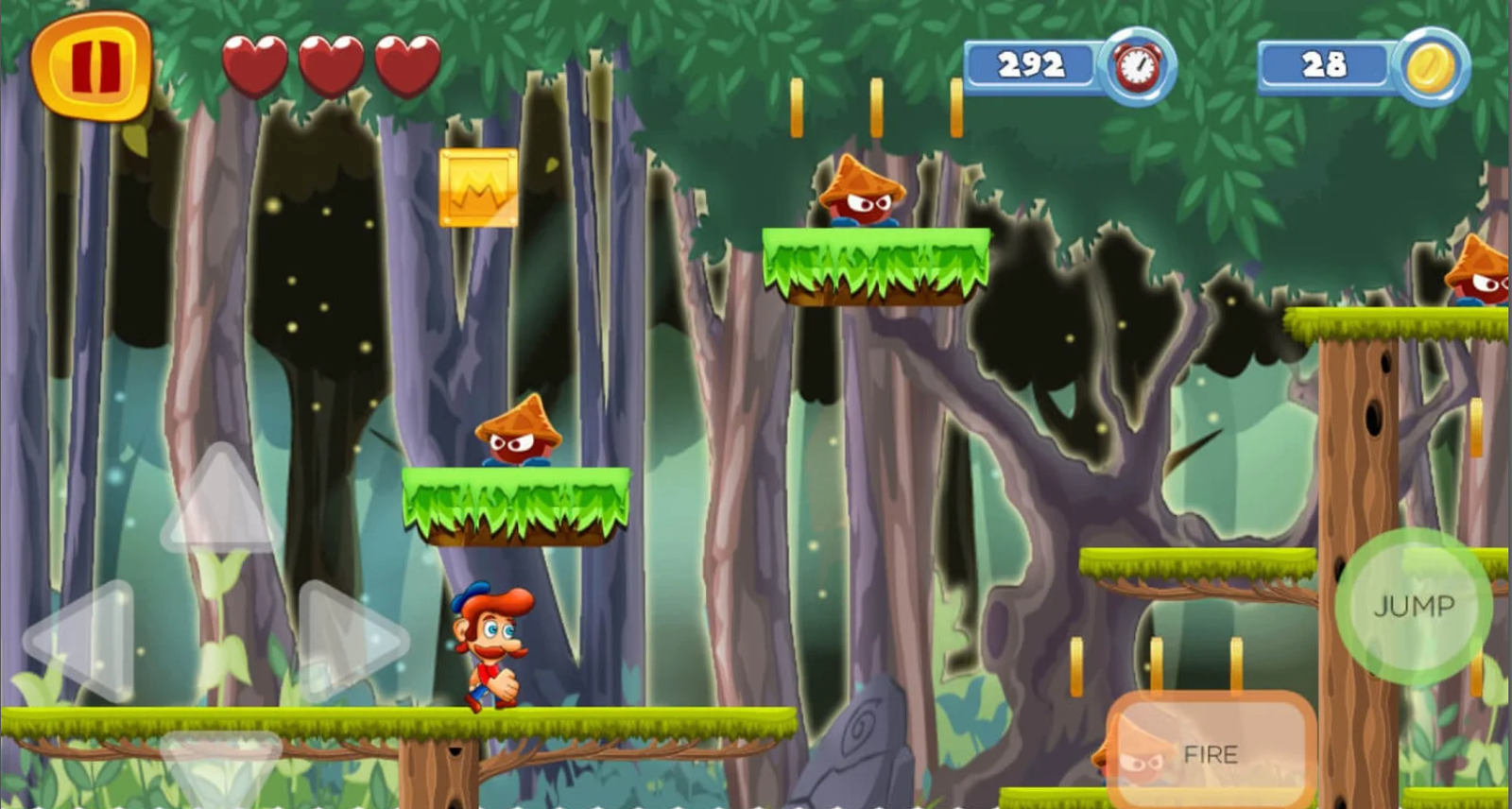Tap the stopwatch icon on the timer display
1512x809 pixels.
(1139, 65)
